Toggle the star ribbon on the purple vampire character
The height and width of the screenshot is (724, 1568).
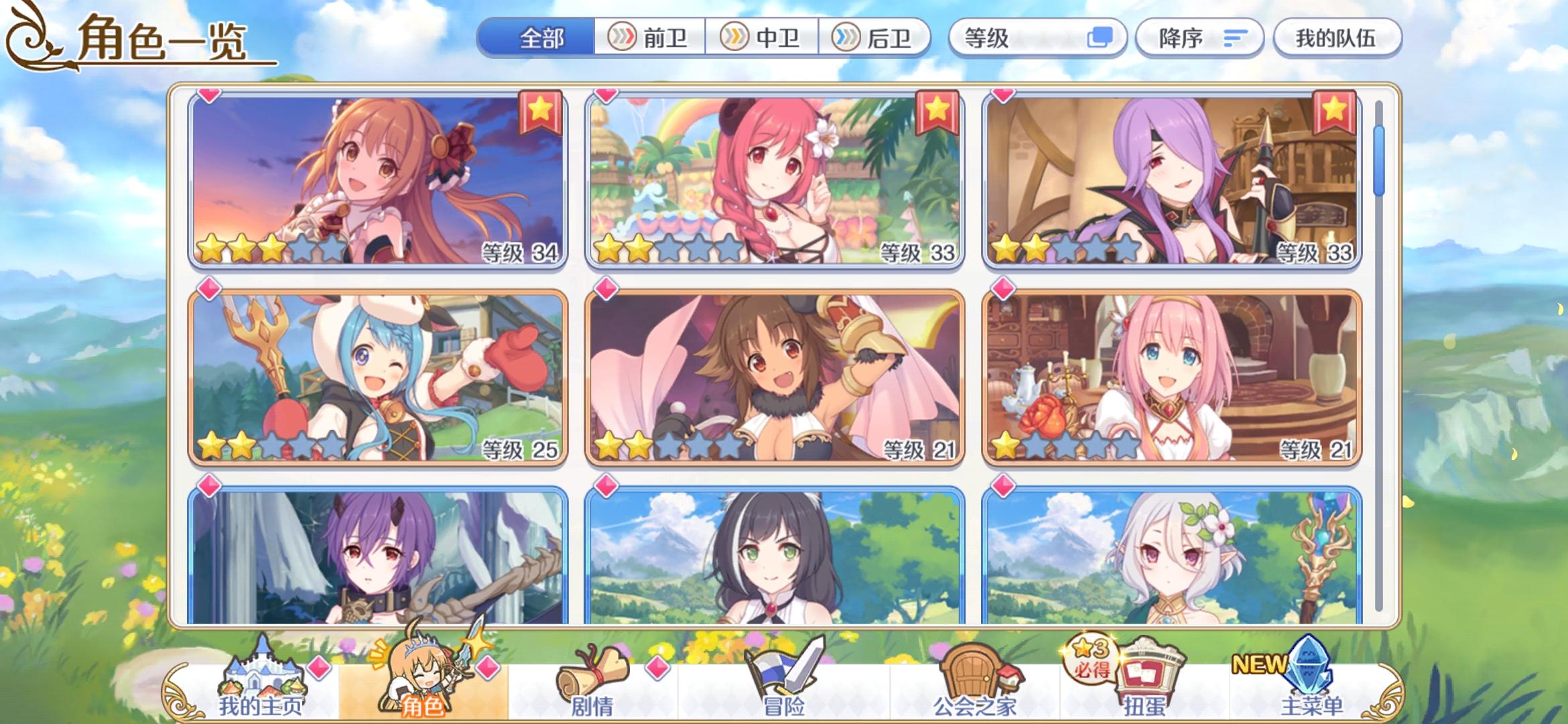1335,113
